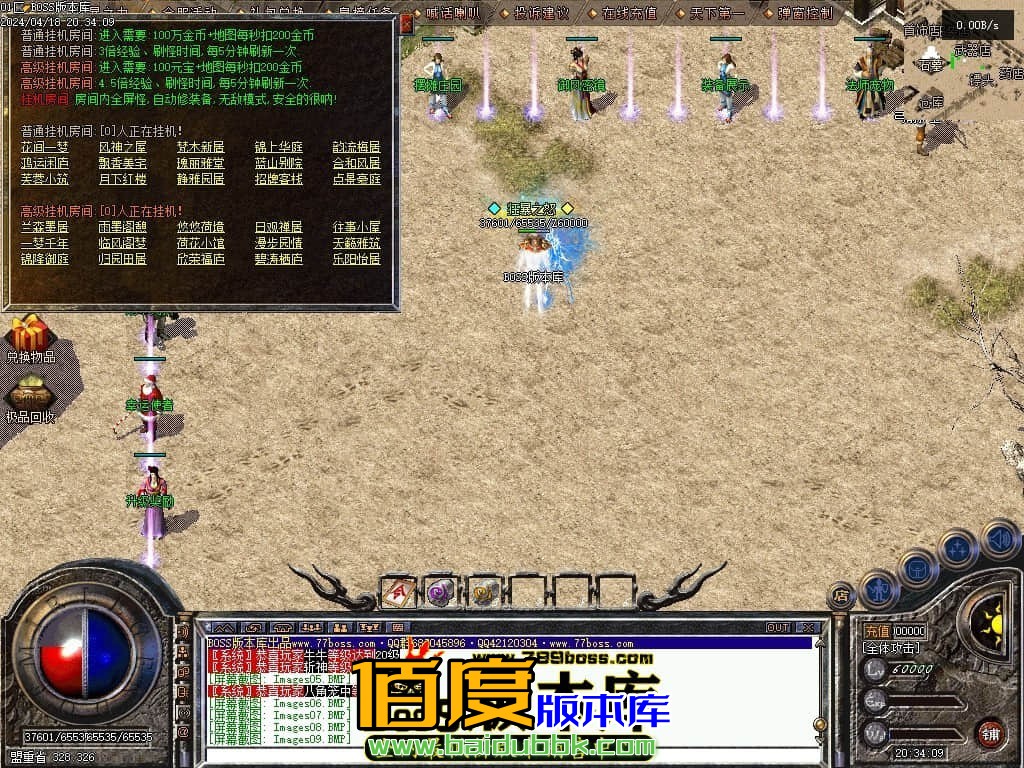Toggle the speaker sound button
The height and width of the screenshot is (768, 1024).
click(1000, 540)
